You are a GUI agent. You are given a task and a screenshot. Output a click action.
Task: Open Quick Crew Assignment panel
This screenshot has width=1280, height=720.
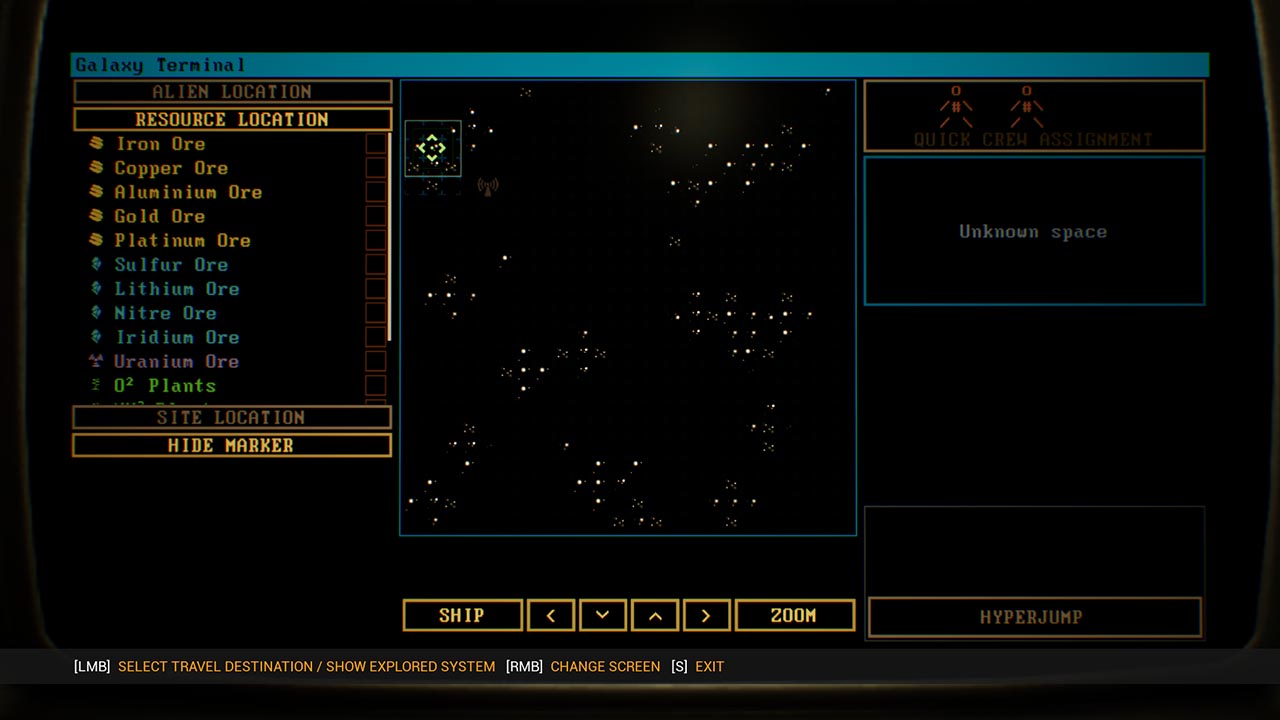pos(1033,116)
